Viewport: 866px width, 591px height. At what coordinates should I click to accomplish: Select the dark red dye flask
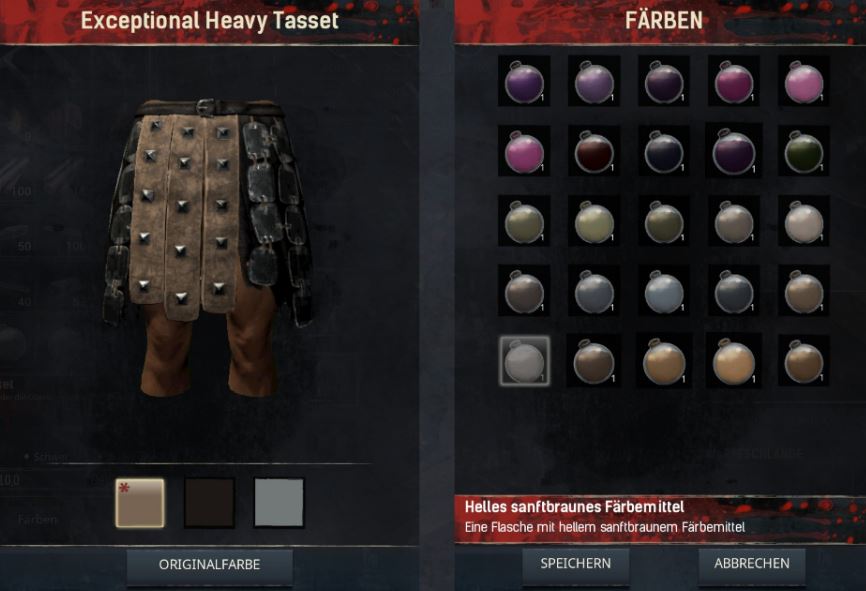pyautogui.click(x=594, y=152)
